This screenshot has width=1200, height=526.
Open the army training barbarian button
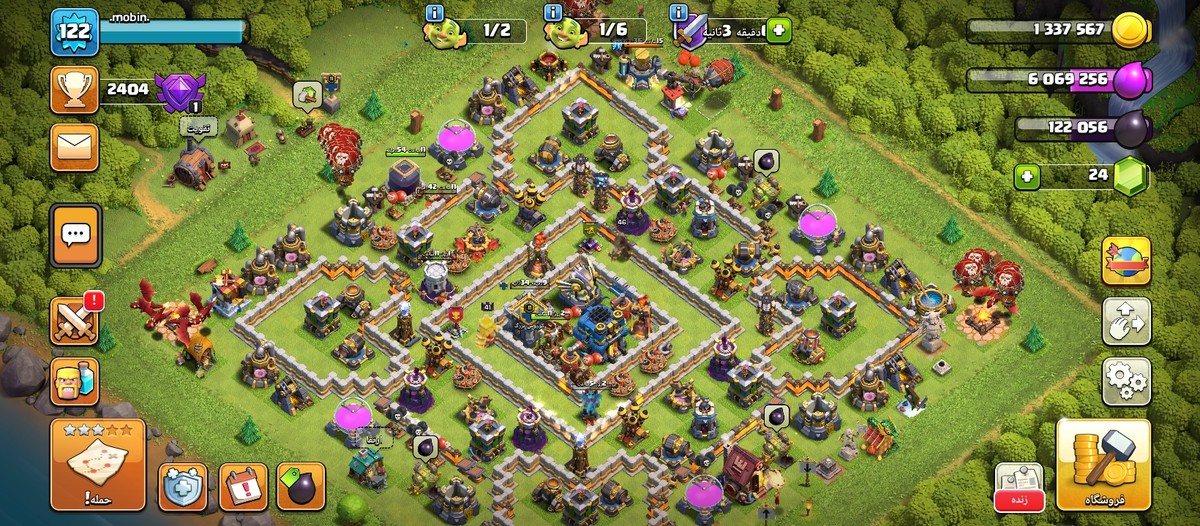(x=75, y=381)
